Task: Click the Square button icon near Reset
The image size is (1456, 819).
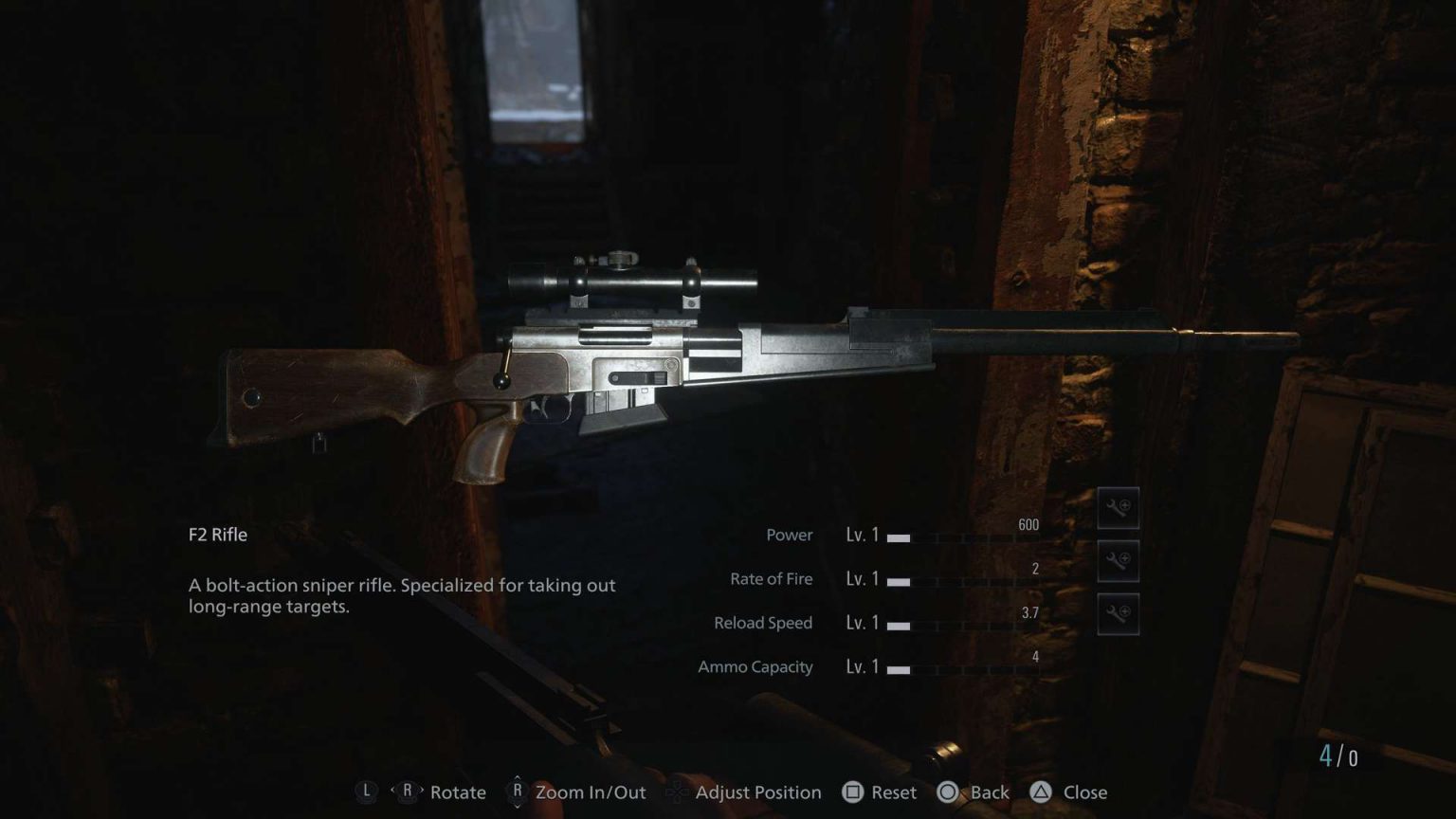Action: 852,792
